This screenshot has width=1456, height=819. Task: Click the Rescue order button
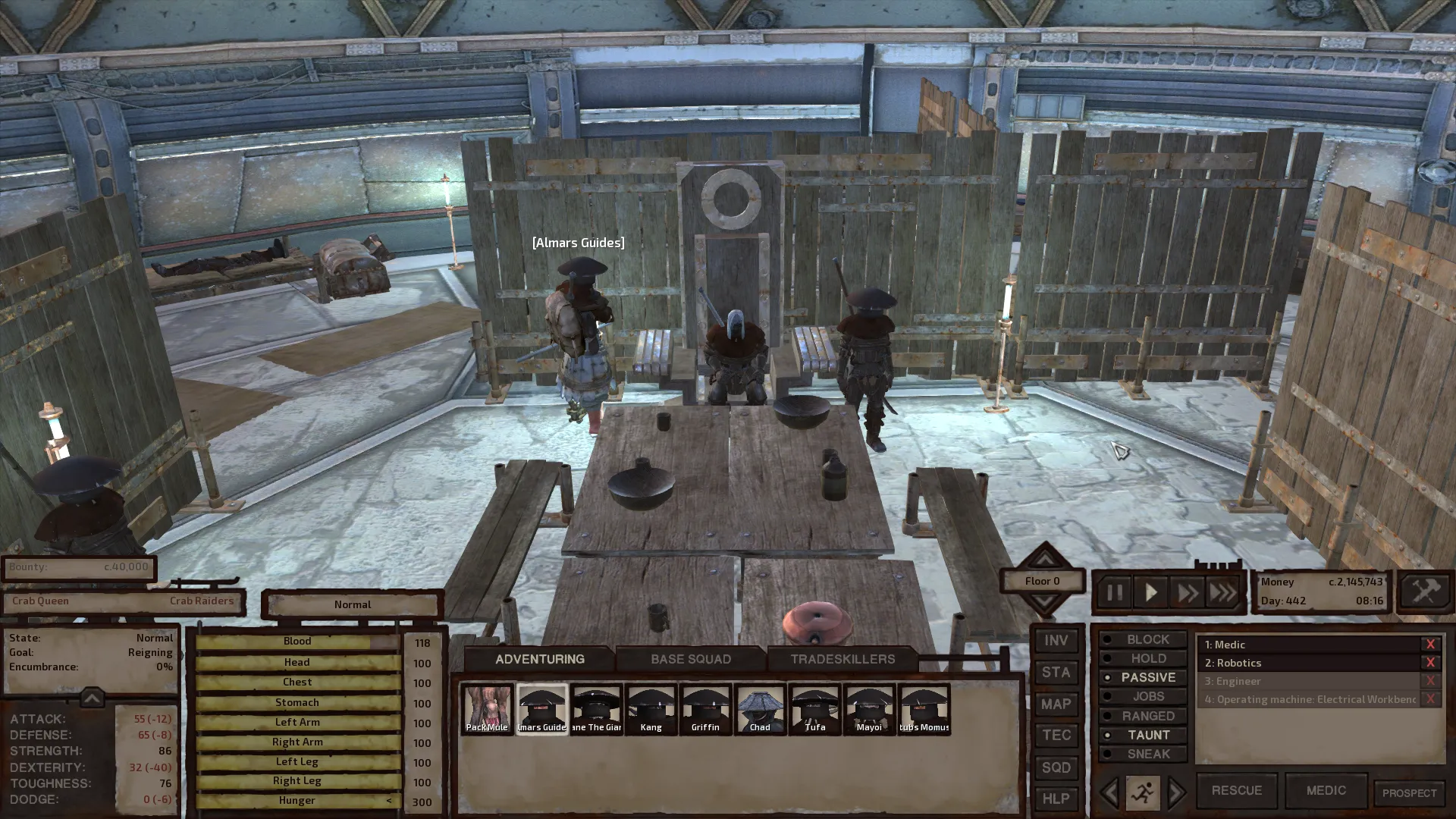tap(1236, 790)
